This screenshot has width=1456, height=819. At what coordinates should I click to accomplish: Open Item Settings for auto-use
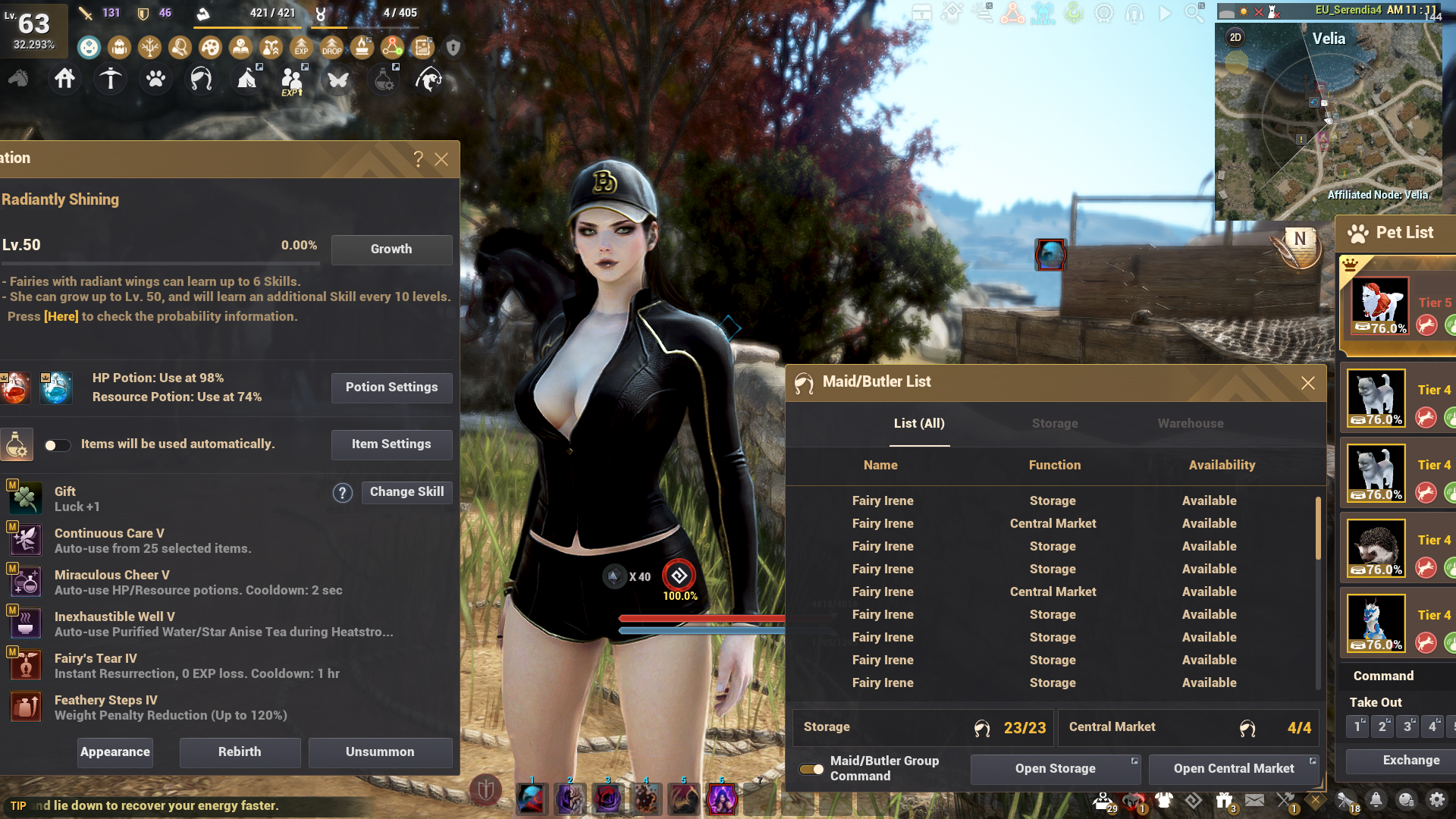point(391,444)
